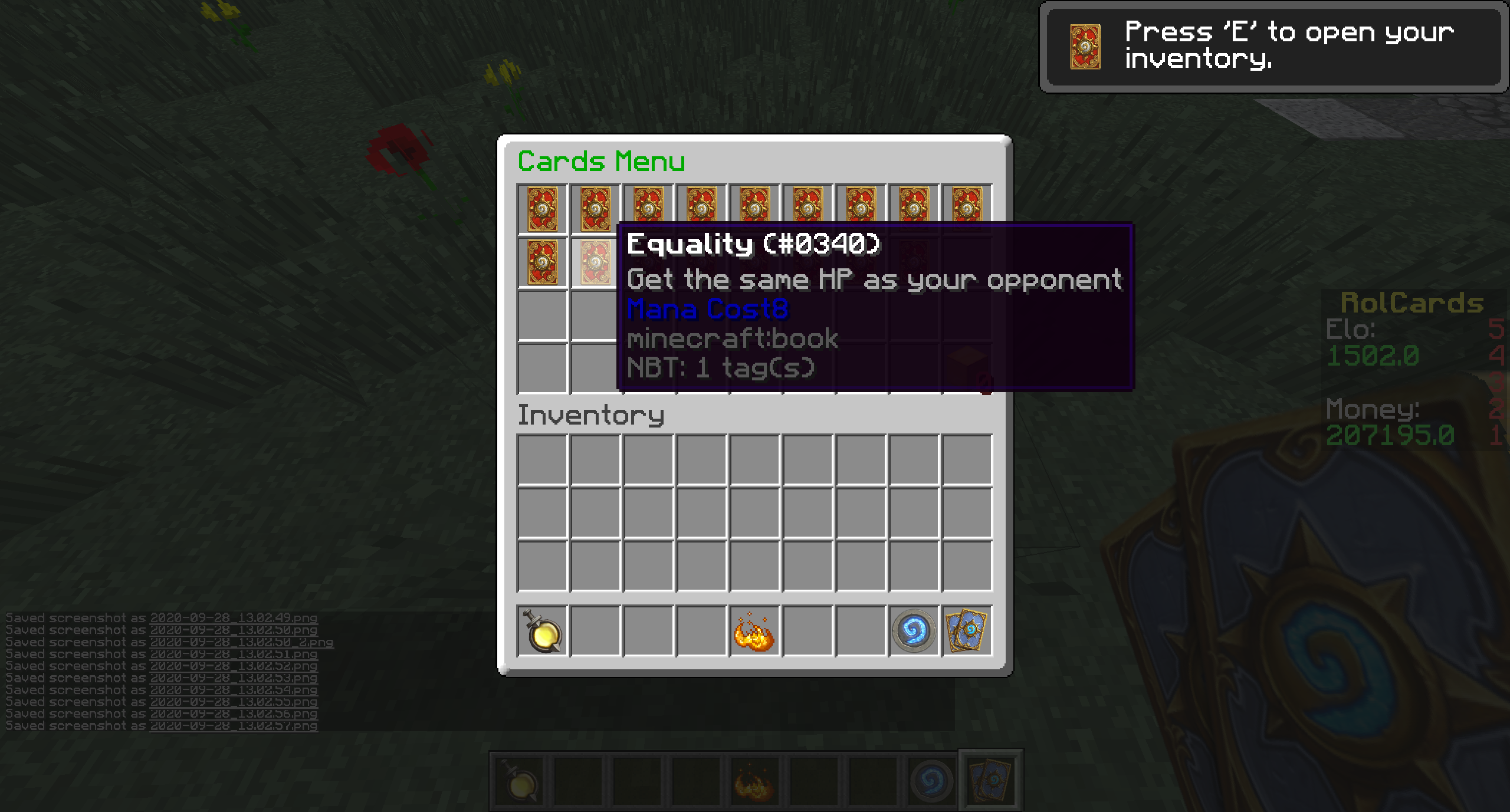
Task: Select the highlighted Equality card
Action: tap(595, 262)
